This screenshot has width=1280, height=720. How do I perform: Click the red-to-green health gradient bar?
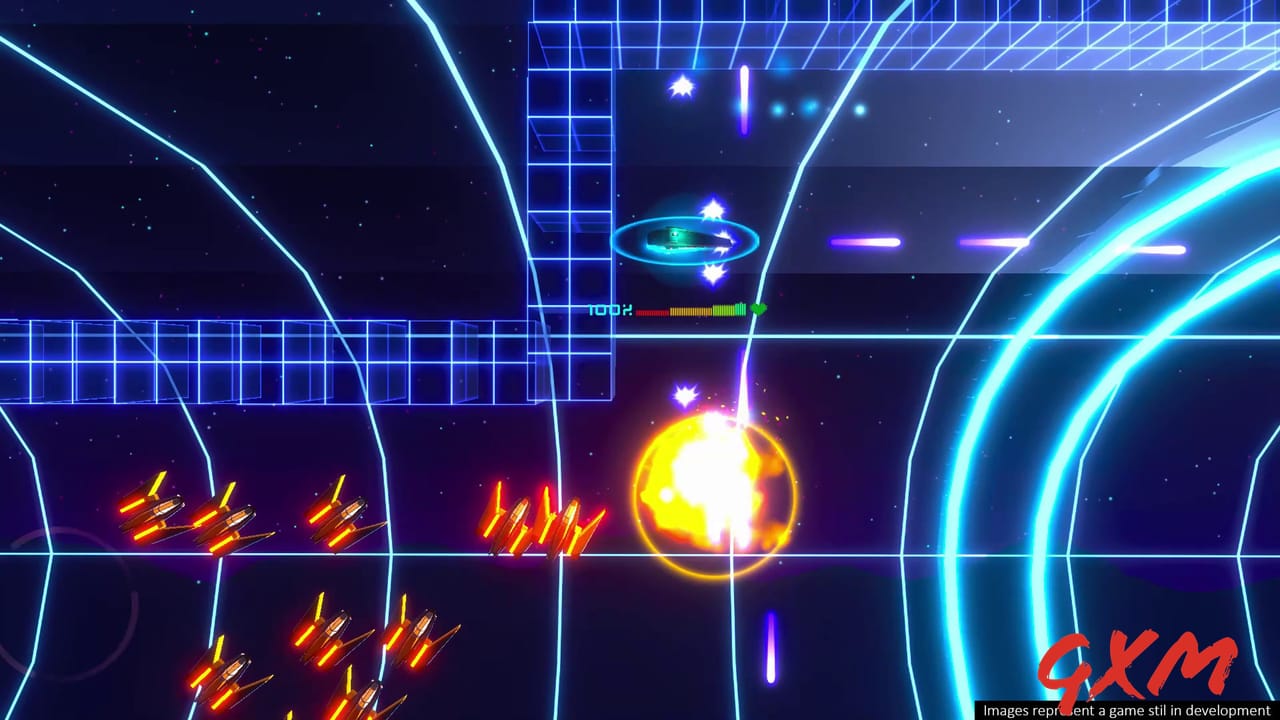click(690, 310)
